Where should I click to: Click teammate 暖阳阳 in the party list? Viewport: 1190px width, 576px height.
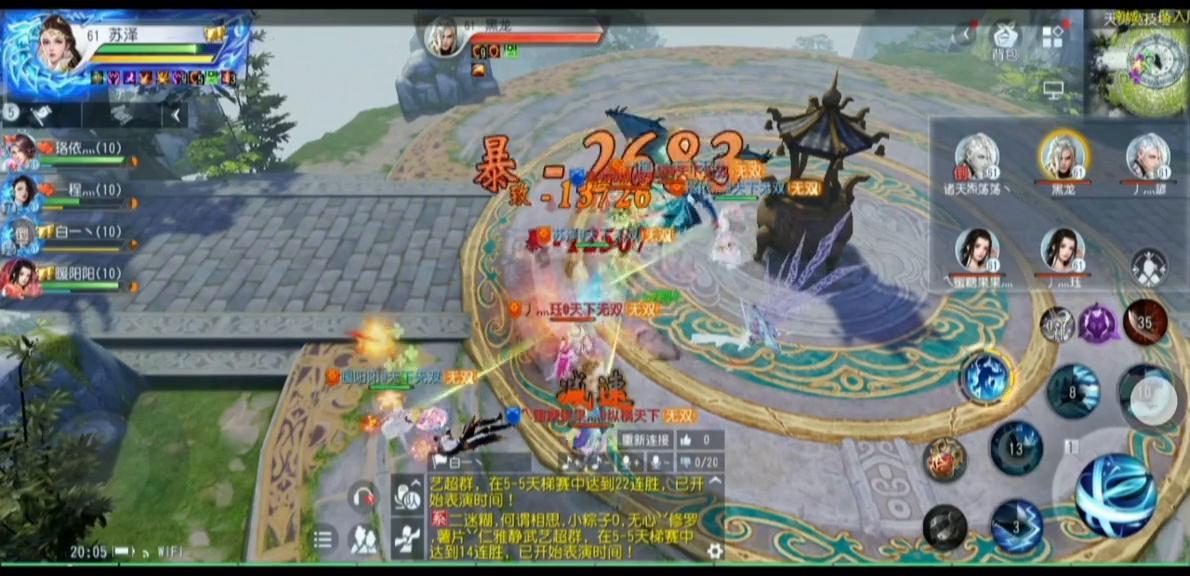point(22,278)
